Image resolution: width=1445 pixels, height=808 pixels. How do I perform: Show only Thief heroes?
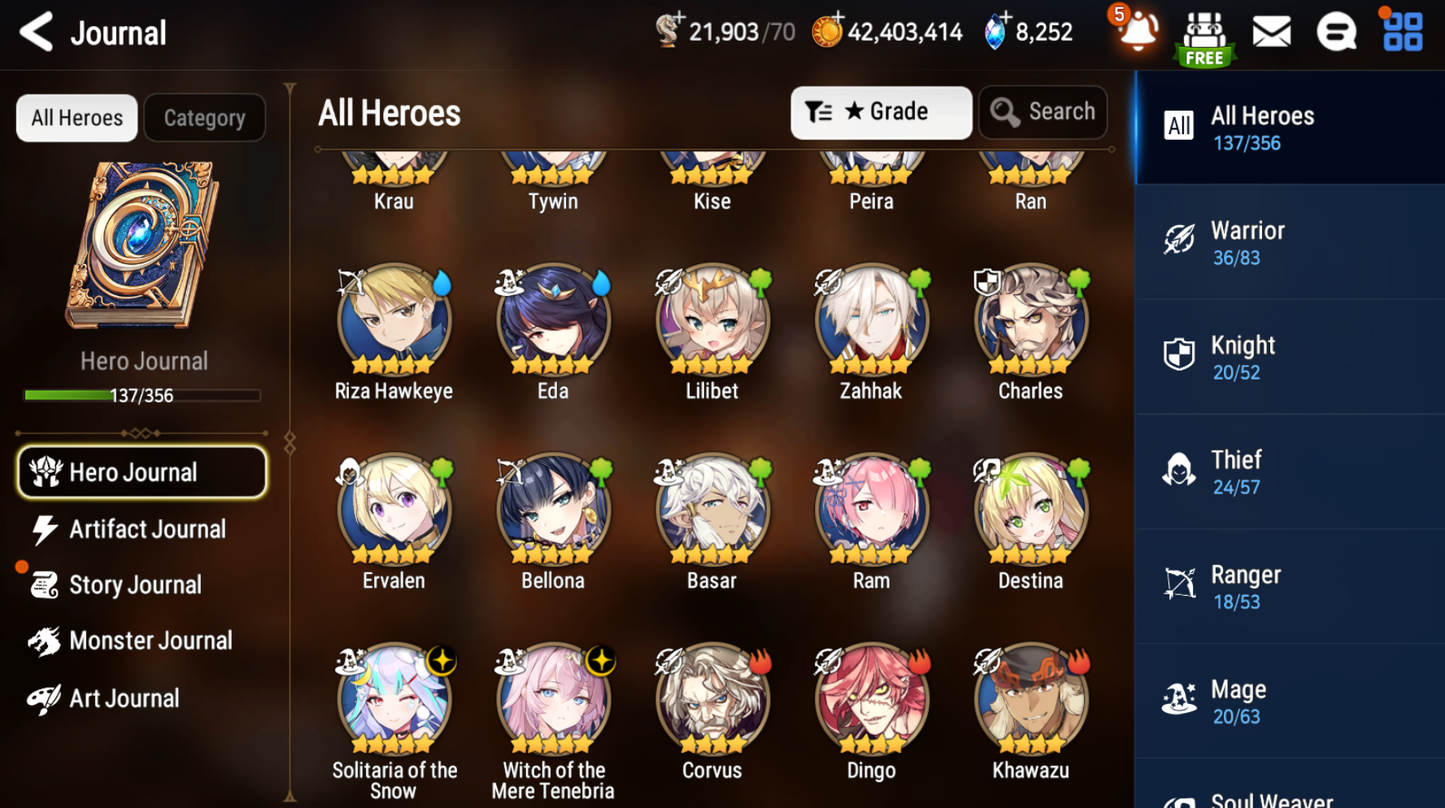(x=1289, y=472)
